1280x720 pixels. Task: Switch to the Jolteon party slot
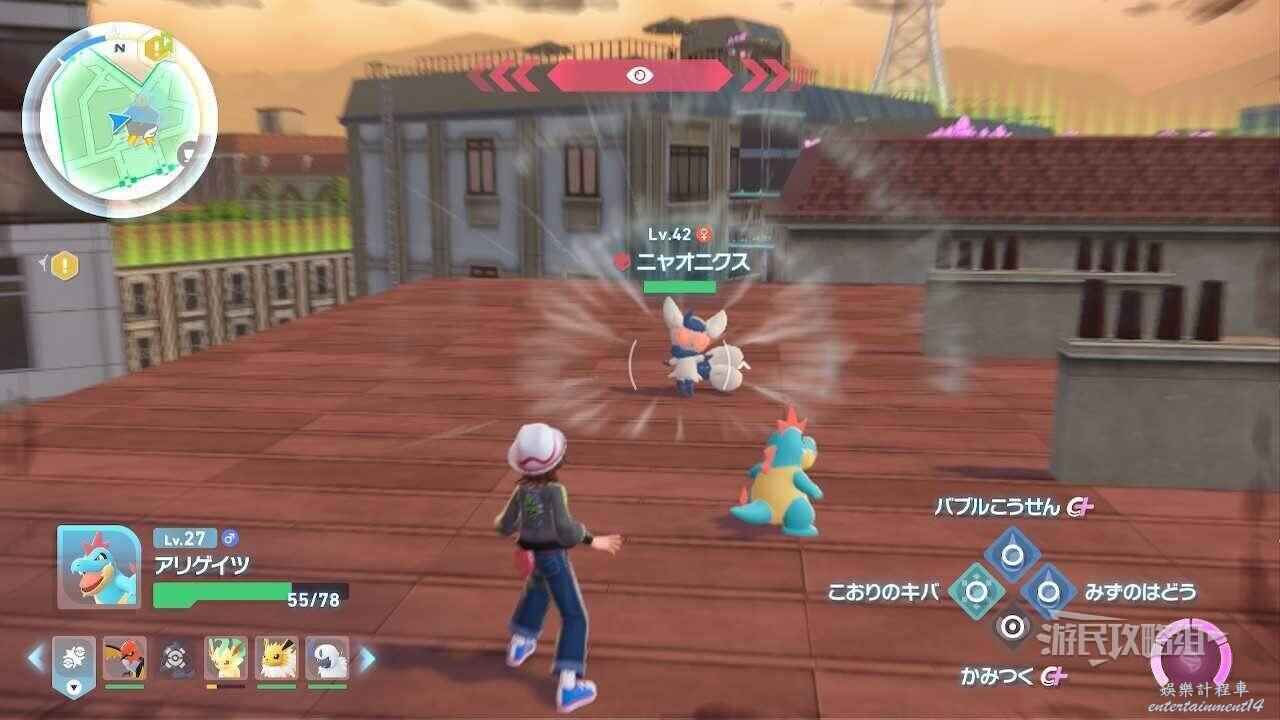276,658
